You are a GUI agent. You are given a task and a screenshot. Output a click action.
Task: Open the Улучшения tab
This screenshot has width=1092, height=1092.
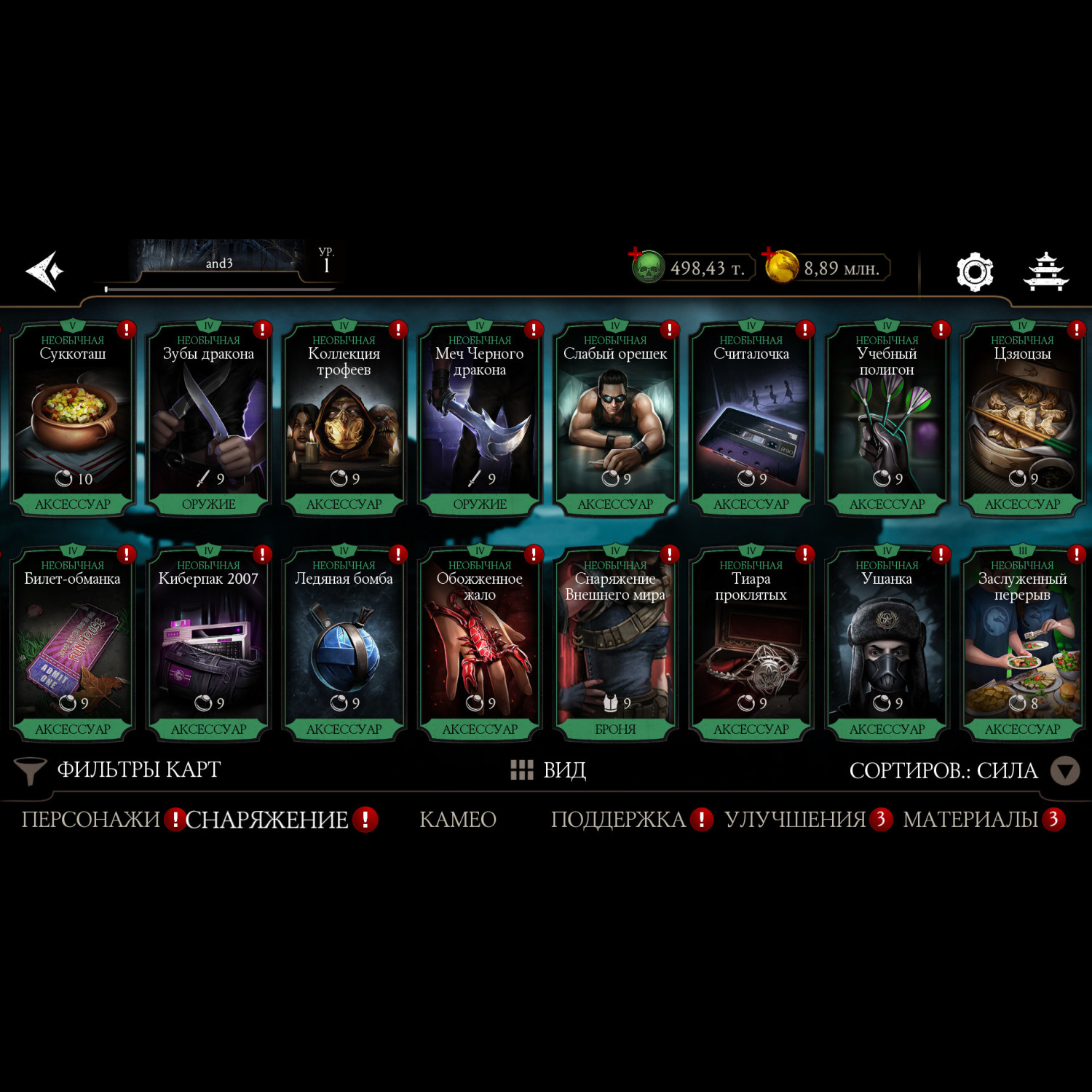tap(795, 820)
